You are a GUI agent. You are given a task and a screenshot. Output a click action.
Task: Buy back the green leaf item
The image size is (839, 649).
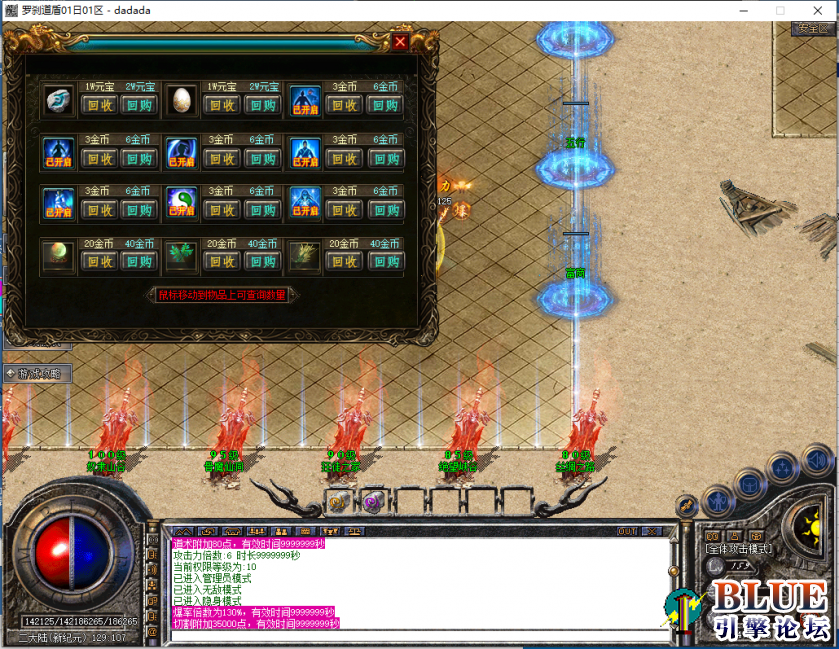click(263, 262)
